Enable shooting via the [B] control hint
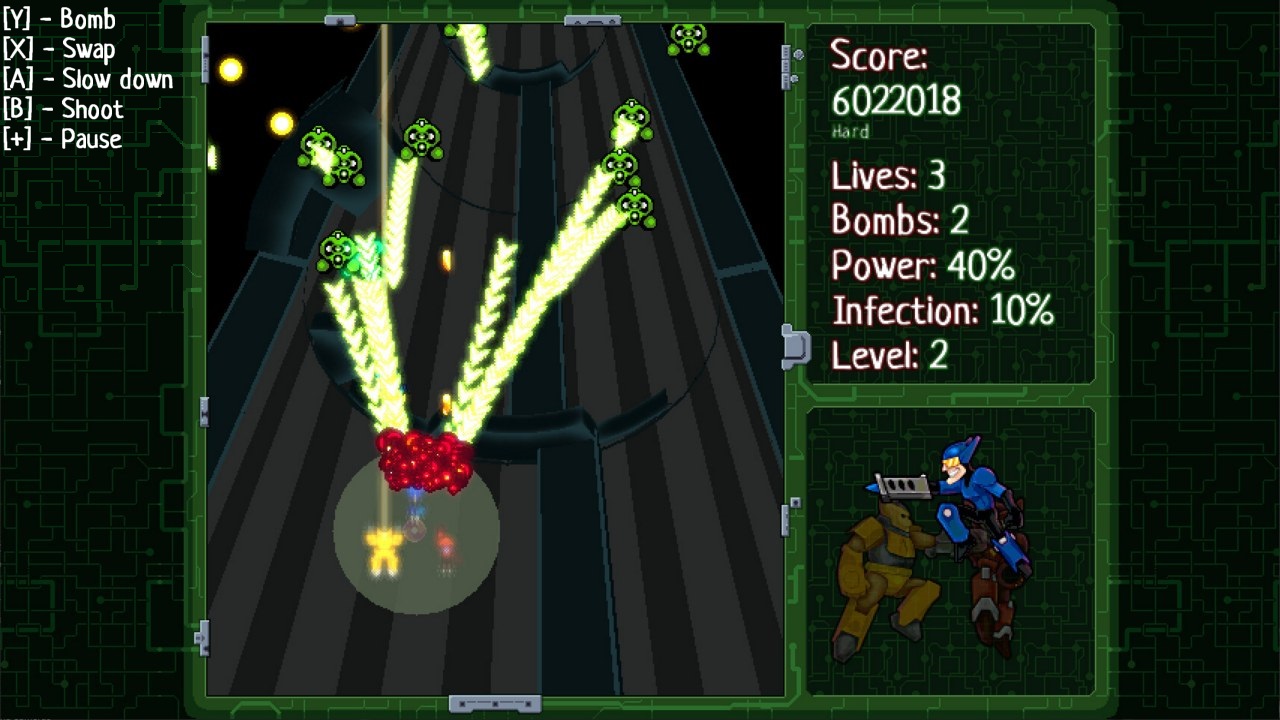The width and height of the screenshot is (1280, 720). (62, 109)
